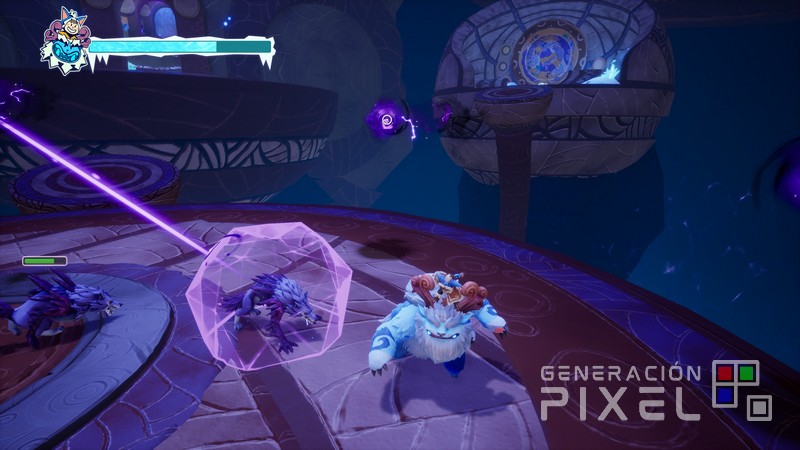
Task: Click the Nunu and Willump portrait icon
Action: [63, 47]
